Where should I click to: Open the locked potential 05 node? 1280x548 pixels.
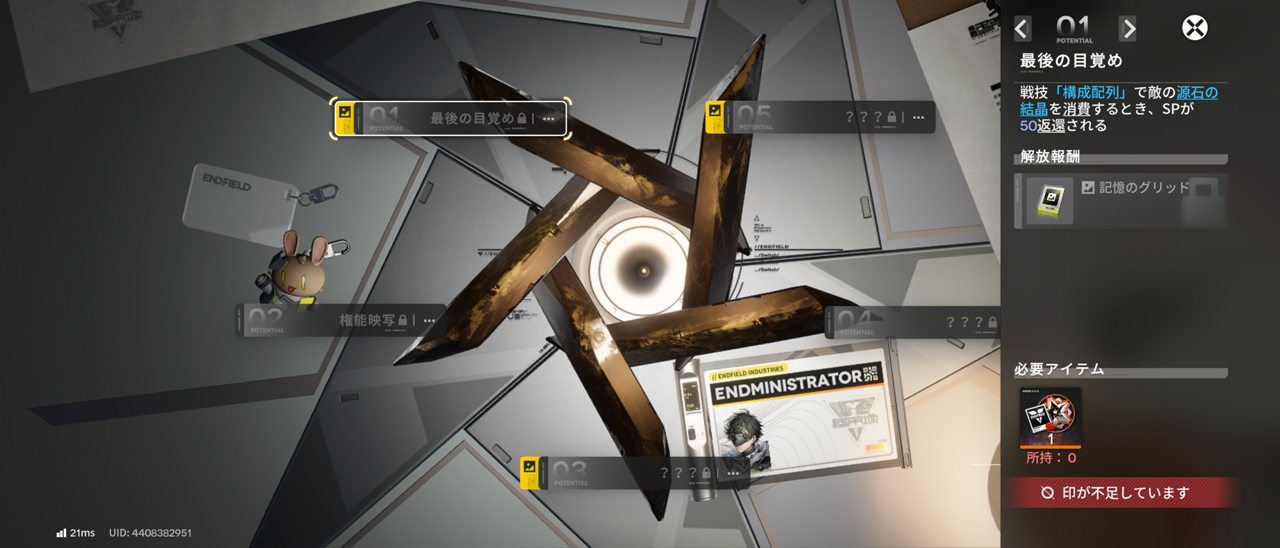coord(820,117)
